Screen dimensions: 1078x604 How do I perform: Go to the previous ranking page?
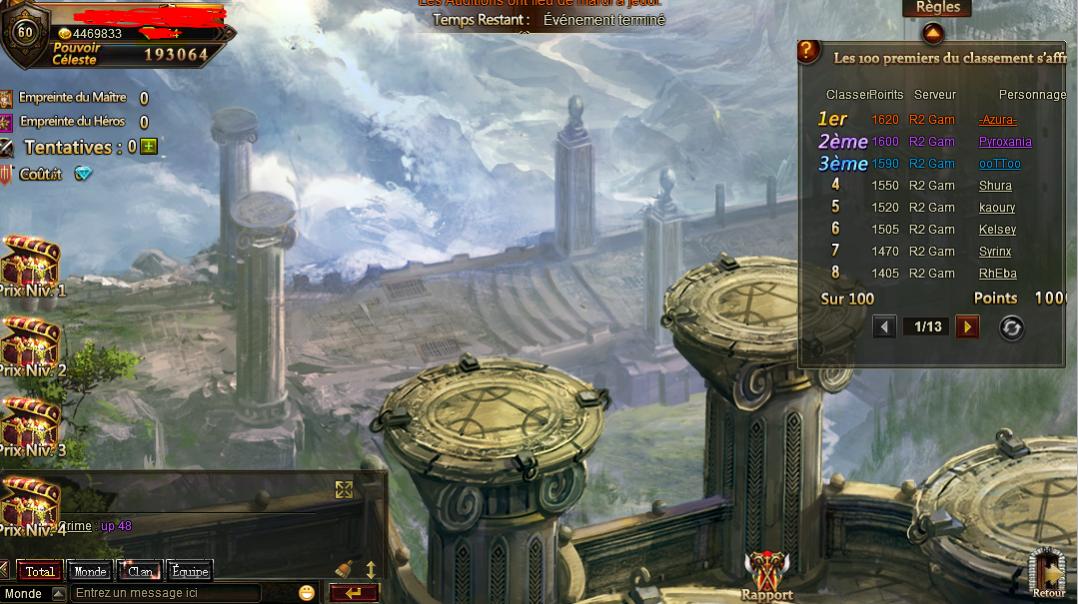[884, 327]
